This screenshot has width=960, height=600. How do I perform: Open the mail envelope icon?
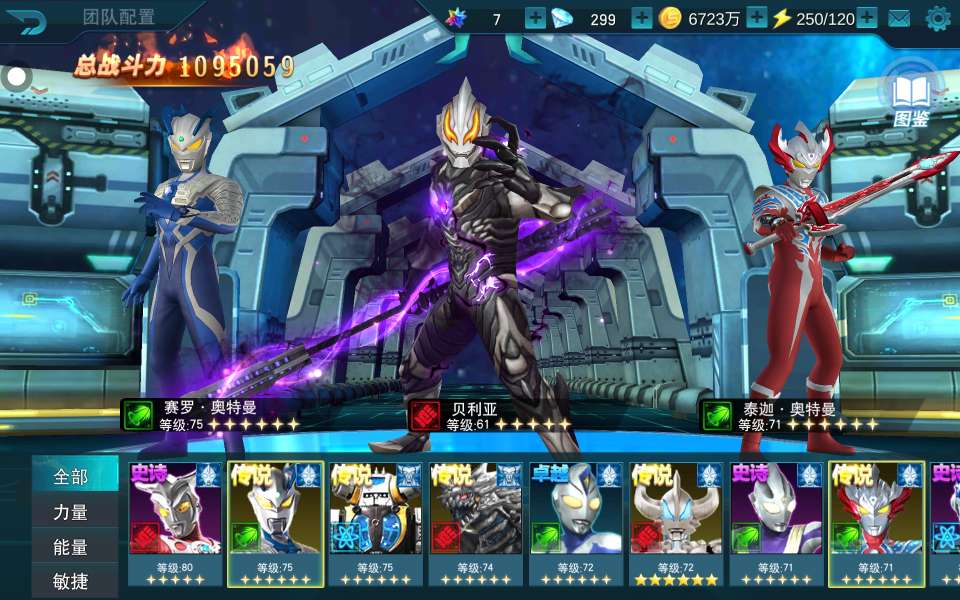[x=899, y=18]
